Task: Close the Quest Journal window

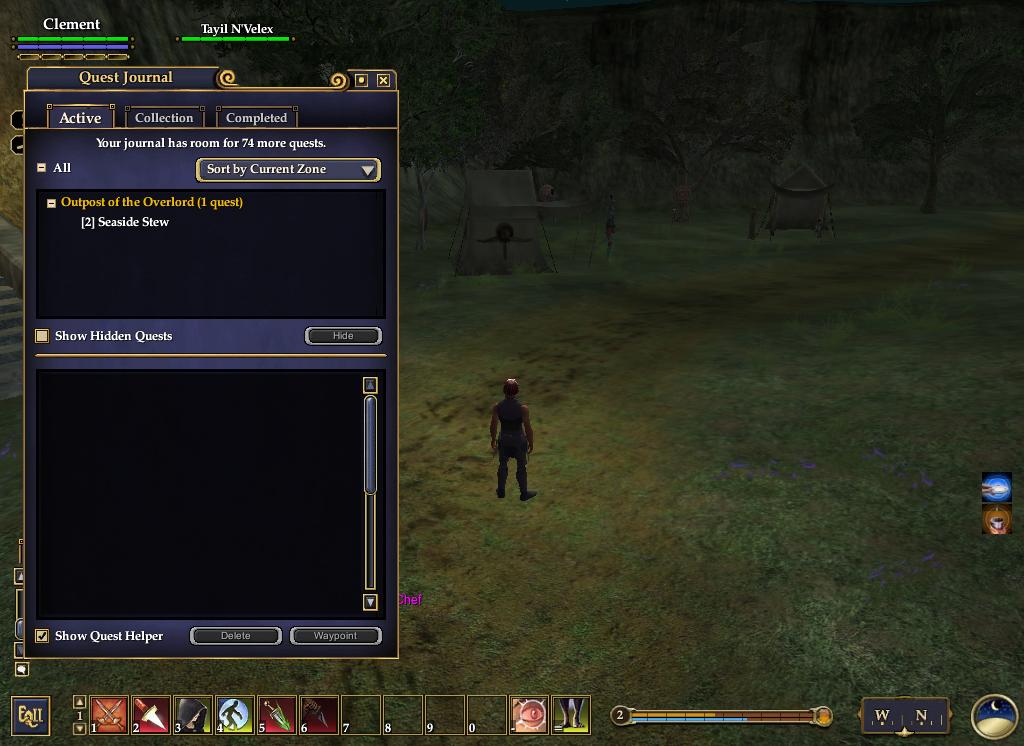Action: (383, 80)
